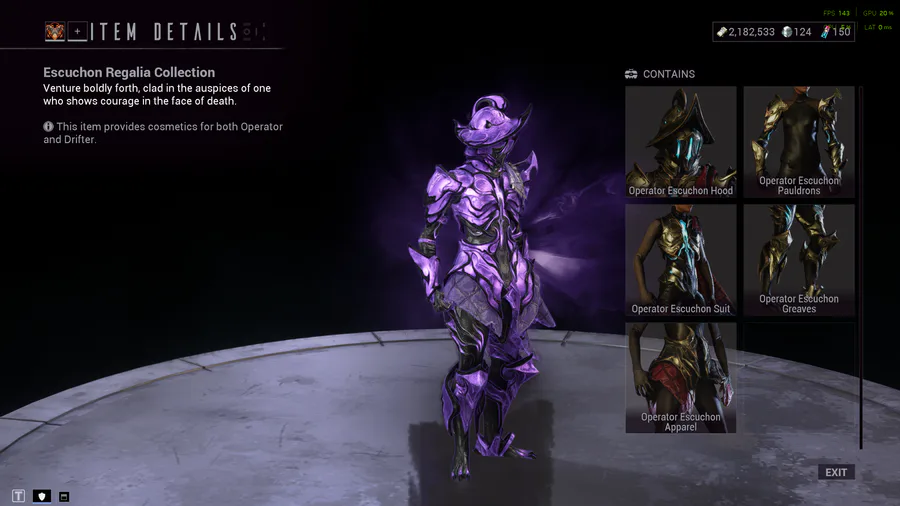Click the small window icon in the bottom bar
This screenshot has height=506, width=900.
64,496
